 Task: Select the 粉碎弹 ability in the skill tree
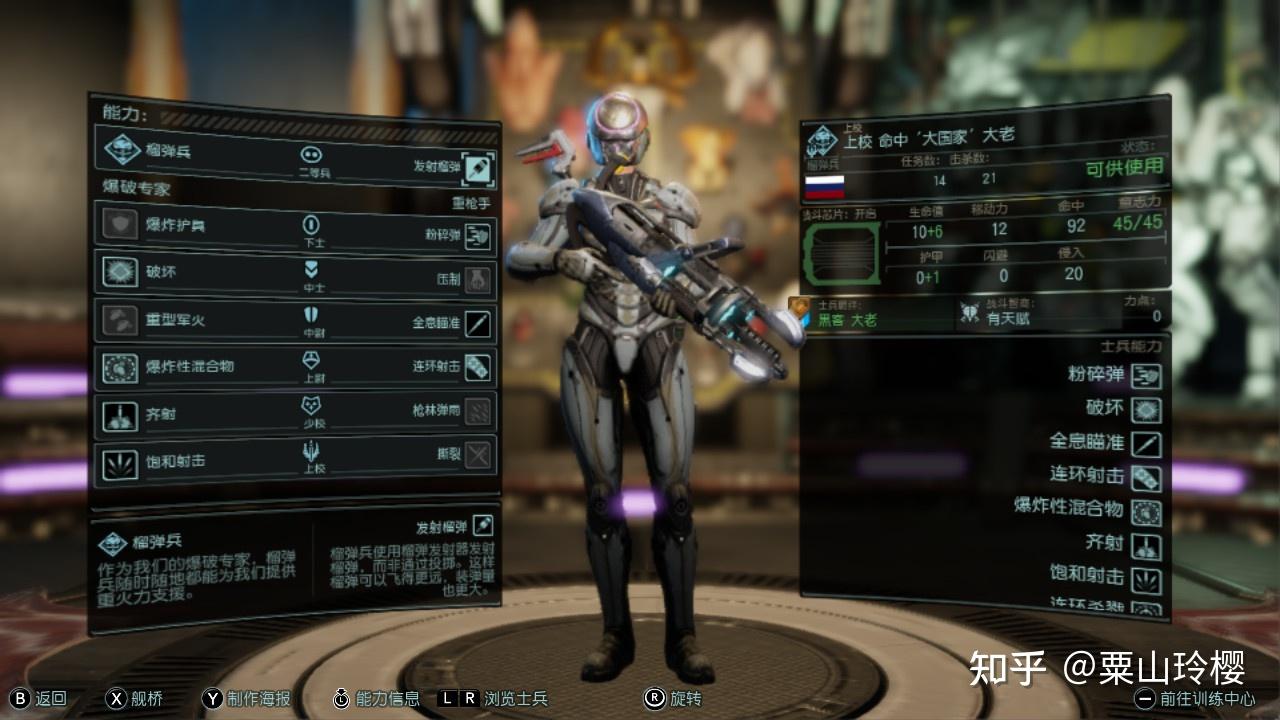[x=478, y=235]
